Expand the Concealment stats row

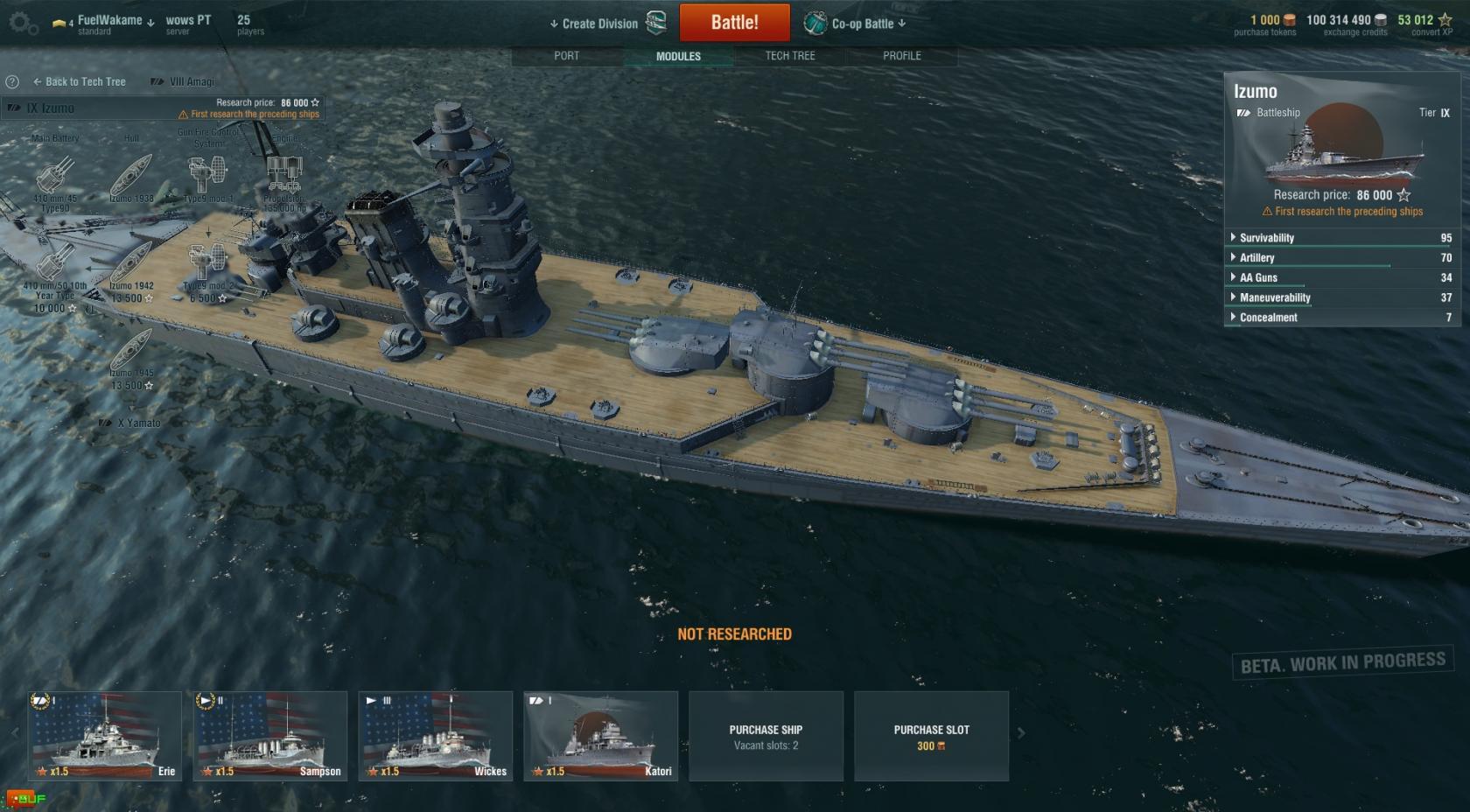tap(1268, 318)
